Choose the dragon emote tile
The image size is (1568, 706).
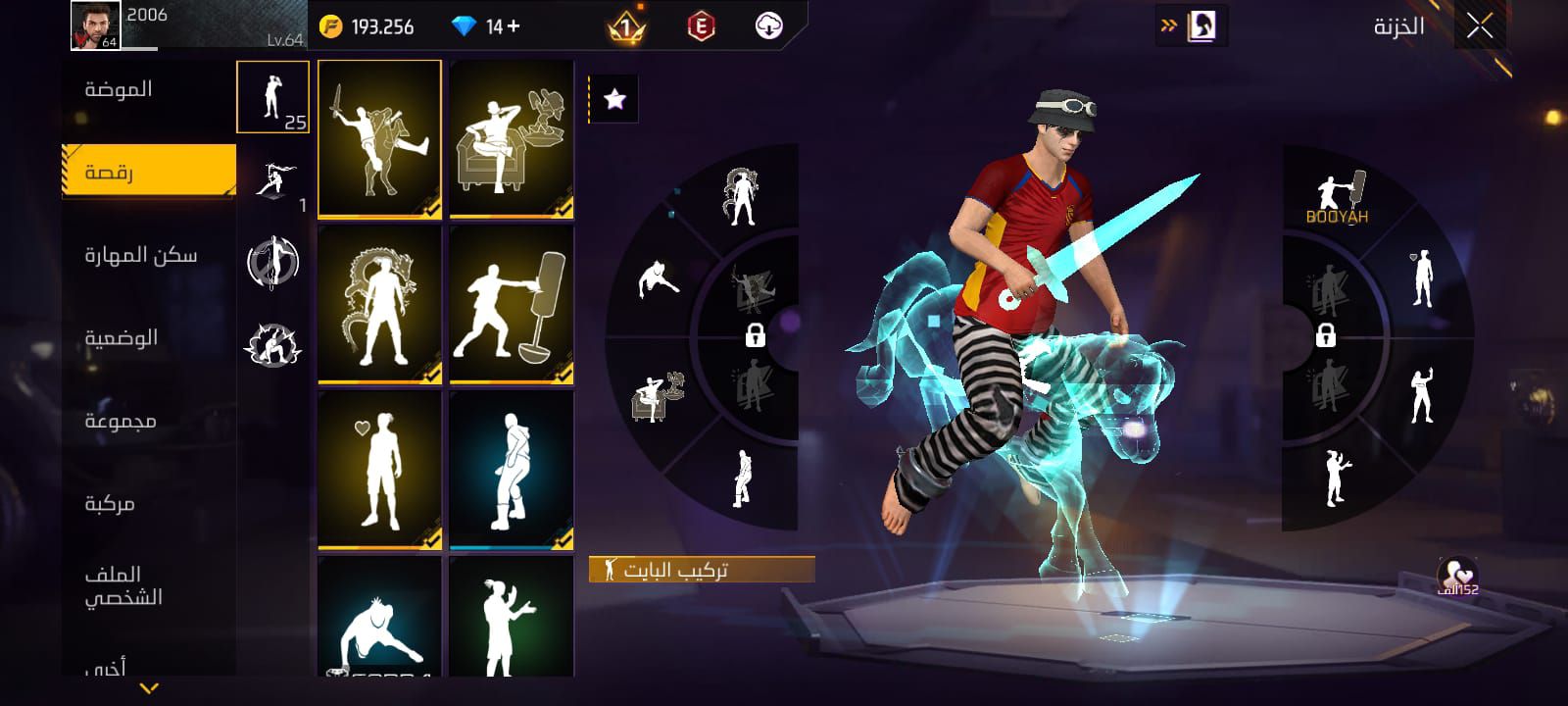379,304
